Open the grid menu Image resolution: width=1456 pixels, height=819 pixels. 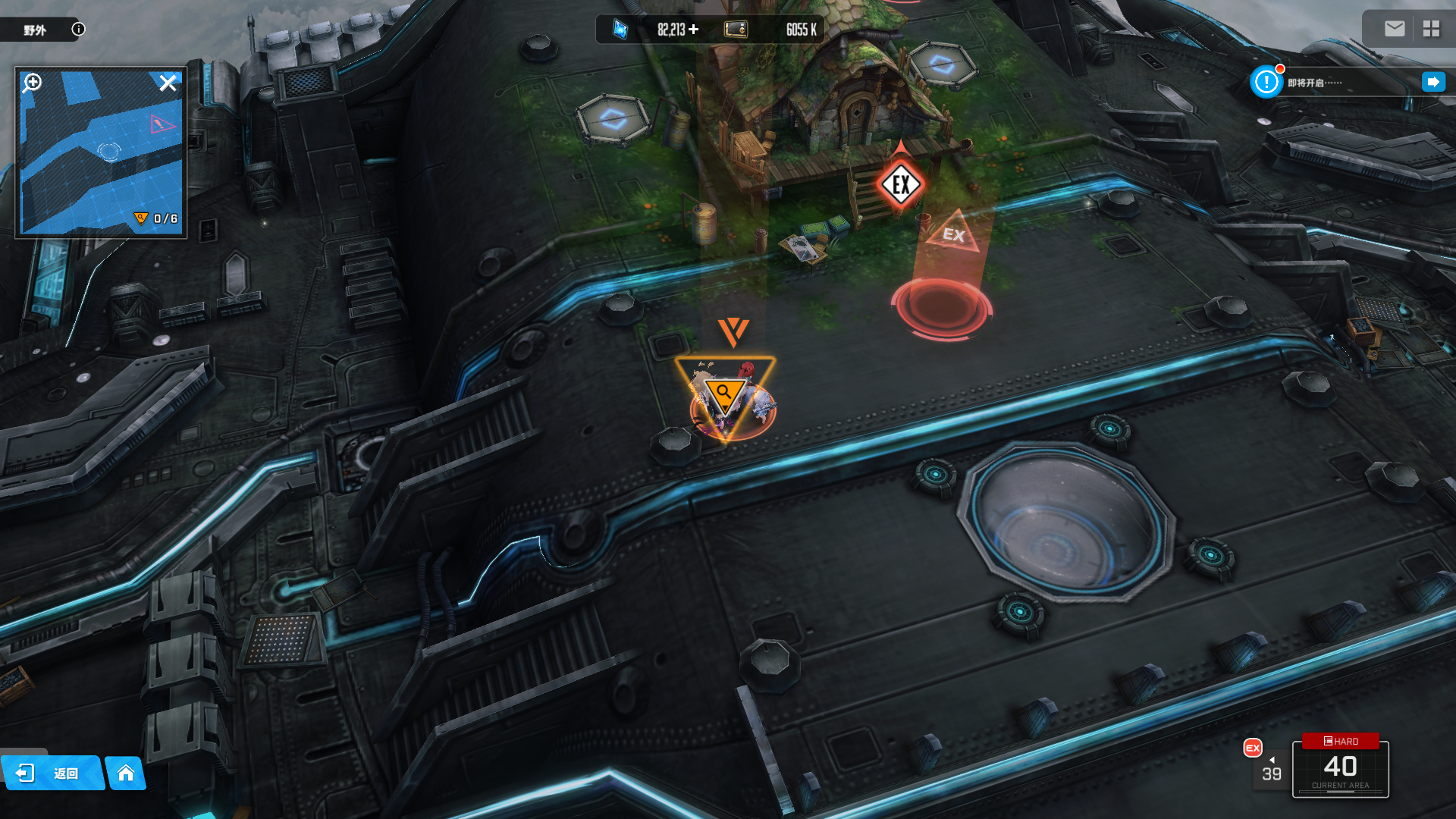pyautogui.click(x=1431, y=29)
